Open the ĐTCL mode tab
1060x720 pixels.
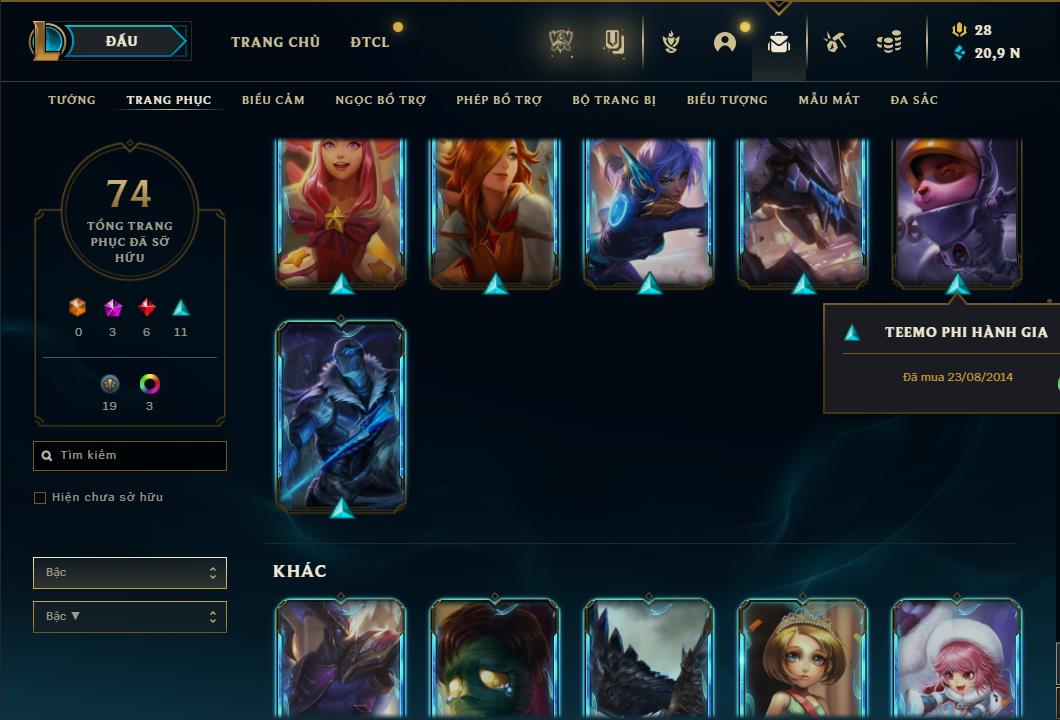pos(370,42)
